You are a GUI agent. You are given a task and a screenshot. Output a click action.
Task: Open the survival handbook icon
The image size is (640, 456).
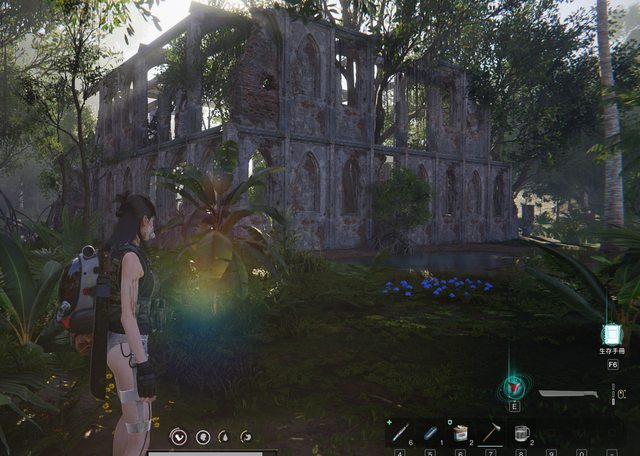point(611,336)
